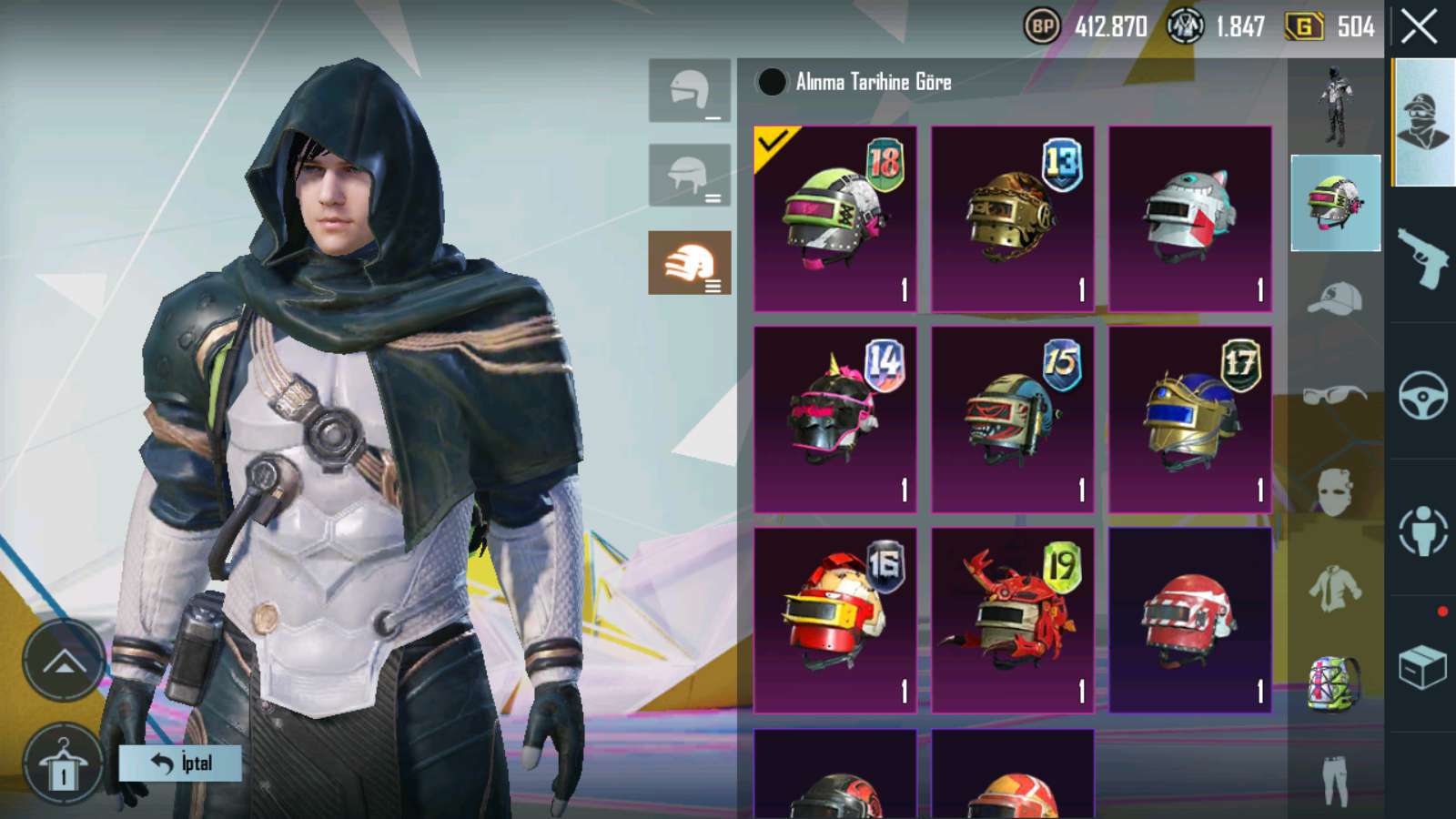Choose the level 17 gold and blue helmet

[1189, 420]
